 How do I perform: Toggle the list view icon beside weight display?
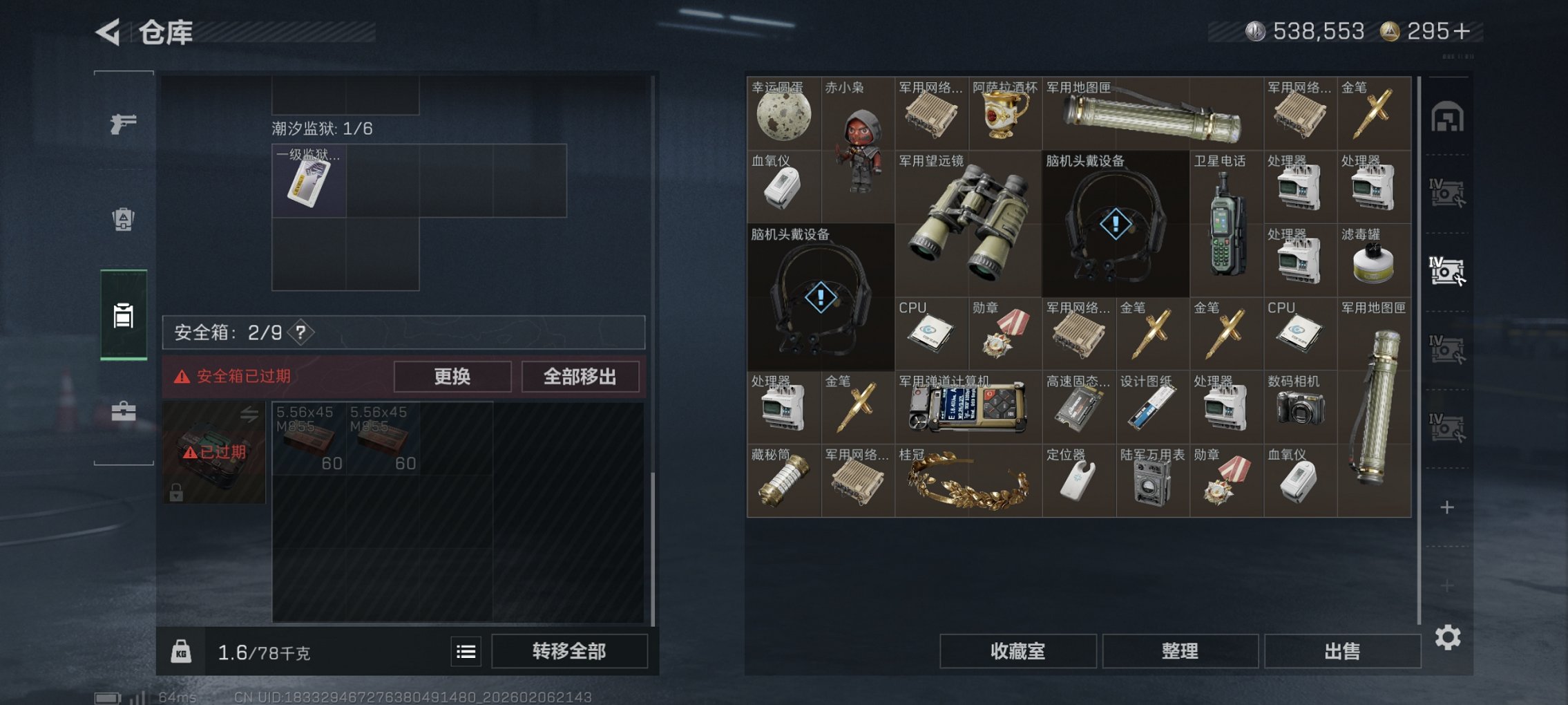click(x=466, y=651)
